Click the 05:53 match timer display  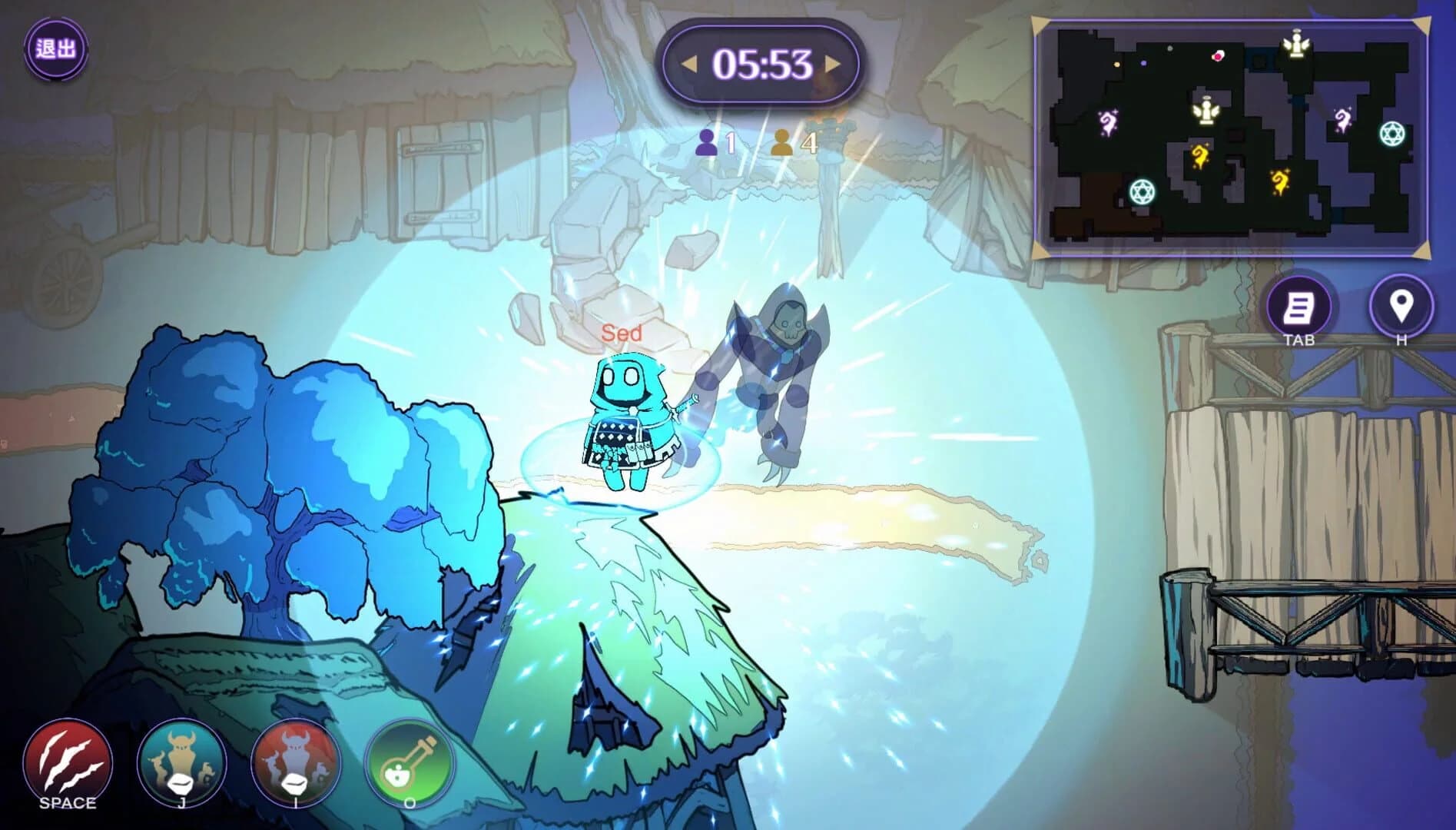coord(762,65)
